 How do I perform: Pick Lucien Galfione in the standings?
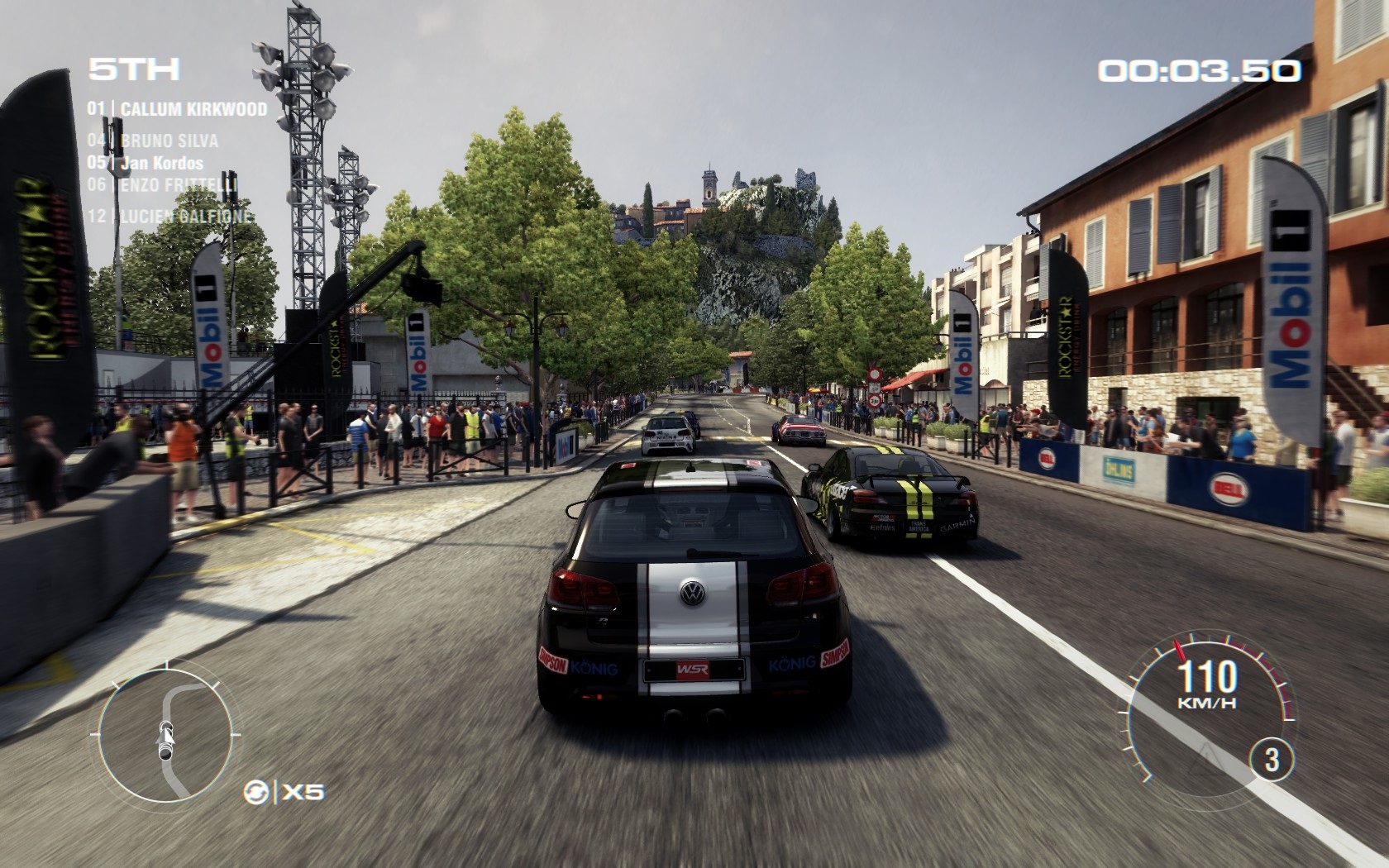coord(169,217)
